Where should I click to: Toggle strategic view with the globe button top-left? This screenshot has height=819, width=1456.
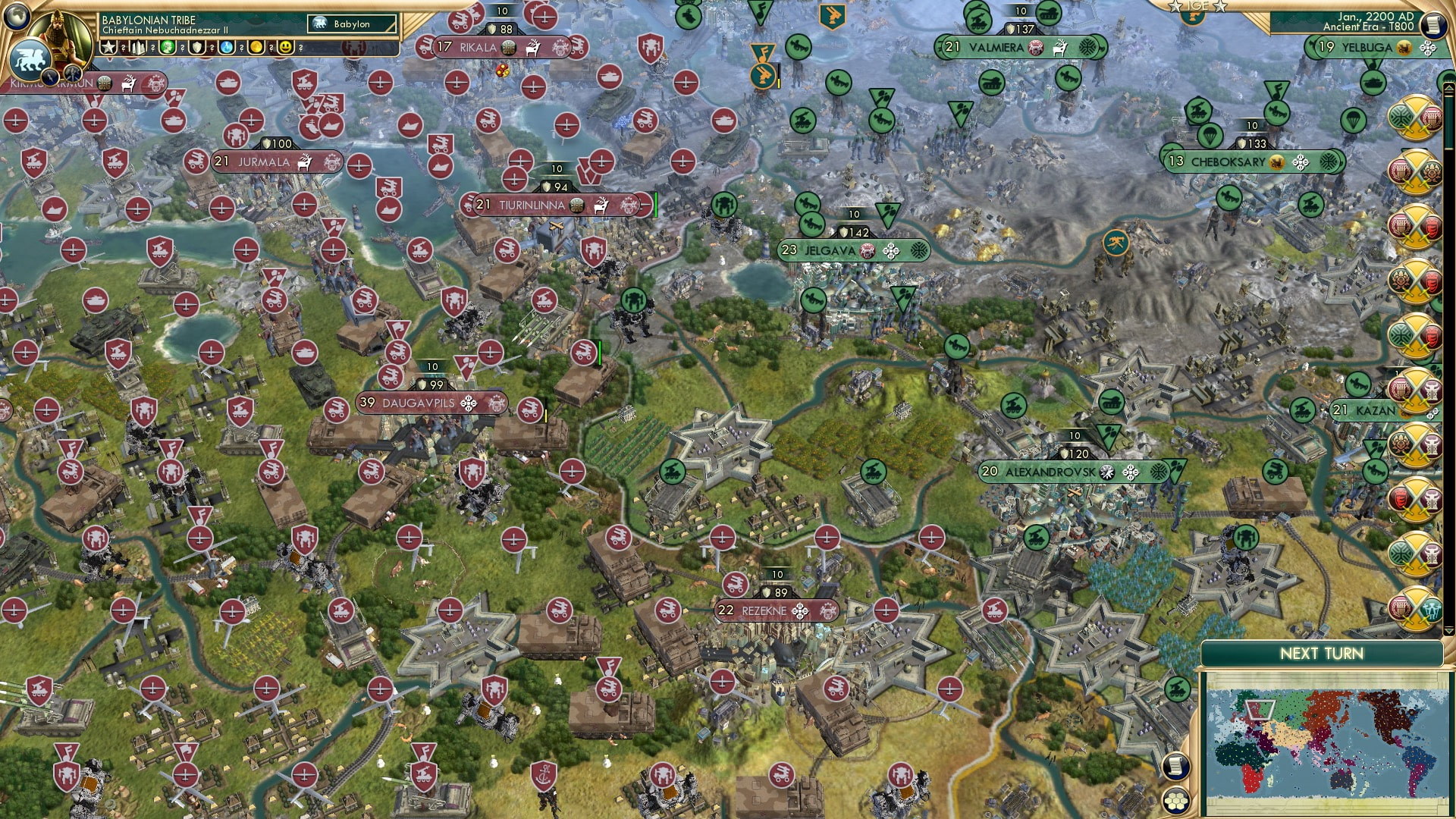16,15
